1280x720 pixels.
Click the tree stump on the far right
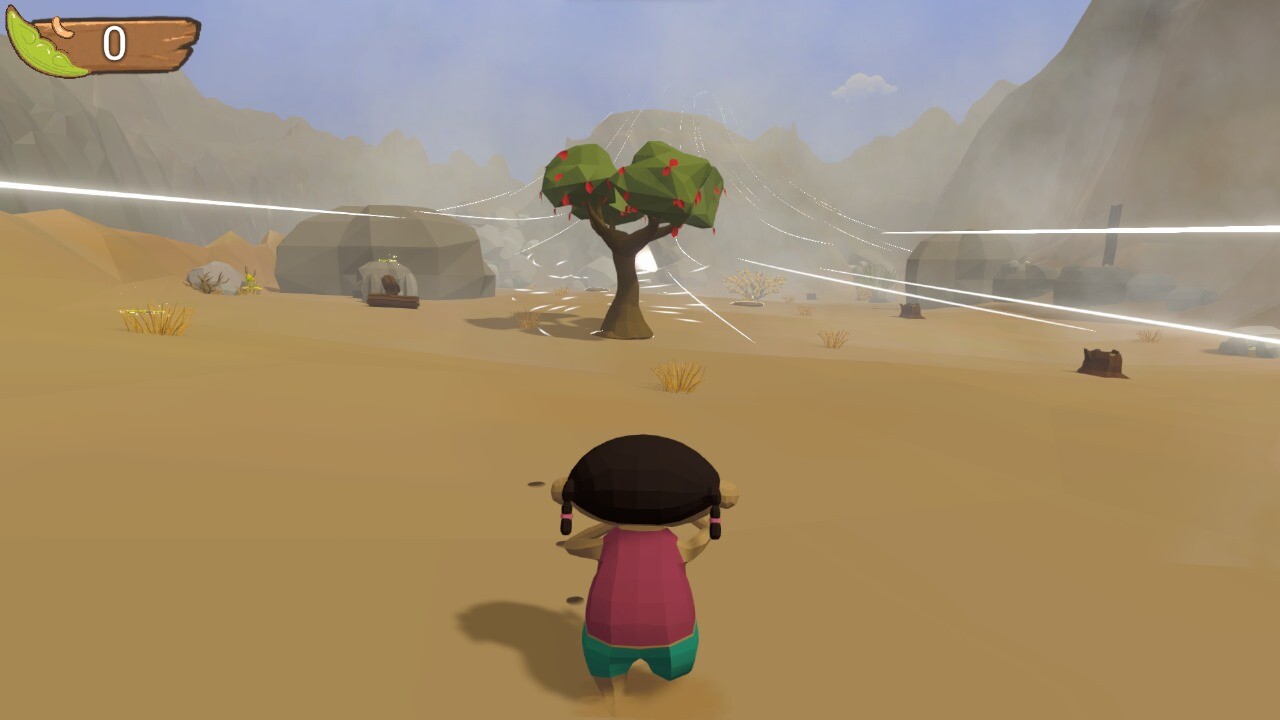1100,358
